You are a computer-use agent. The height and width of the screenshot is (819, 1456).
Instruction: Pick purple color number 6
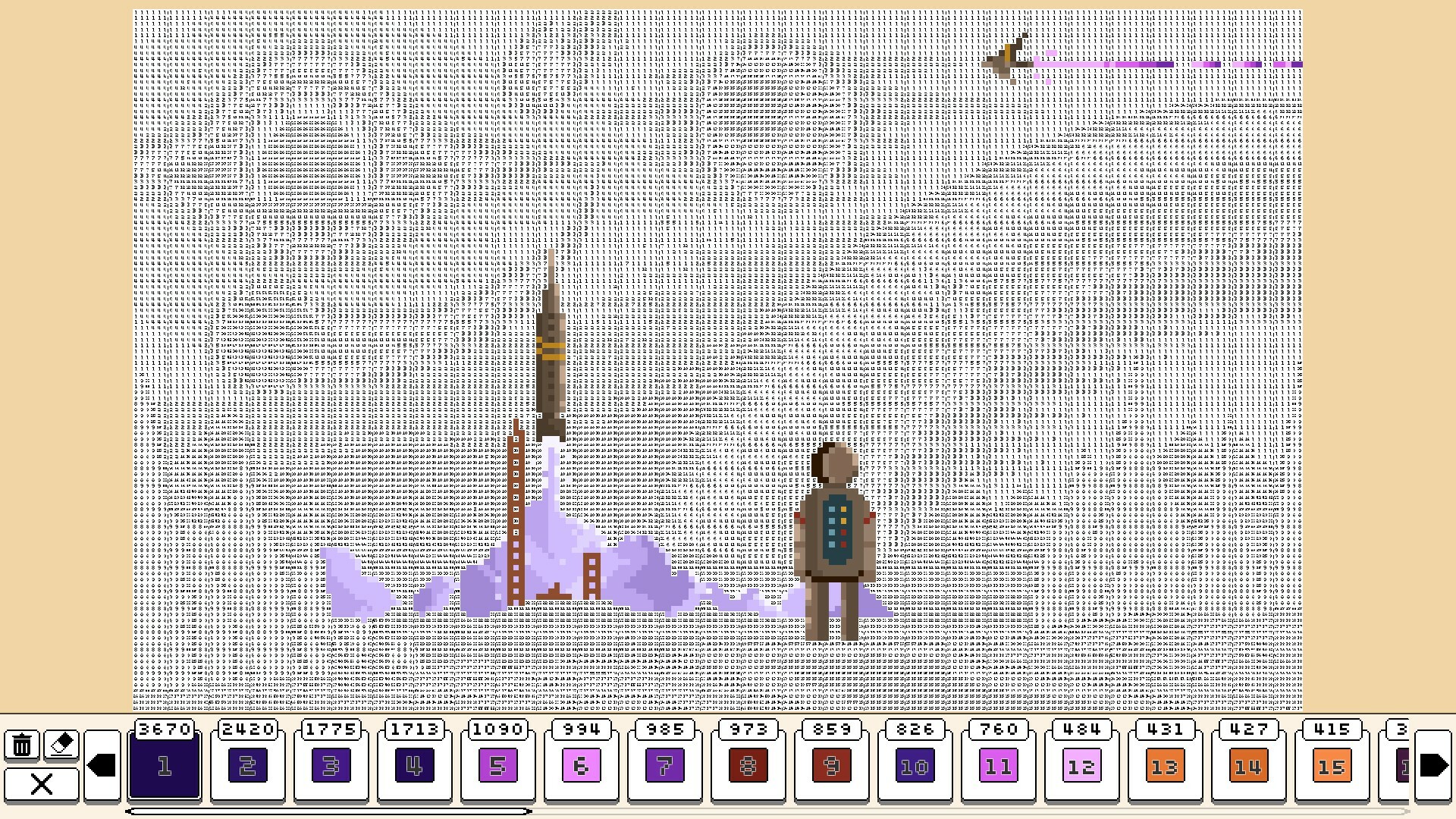click(581, 764)
